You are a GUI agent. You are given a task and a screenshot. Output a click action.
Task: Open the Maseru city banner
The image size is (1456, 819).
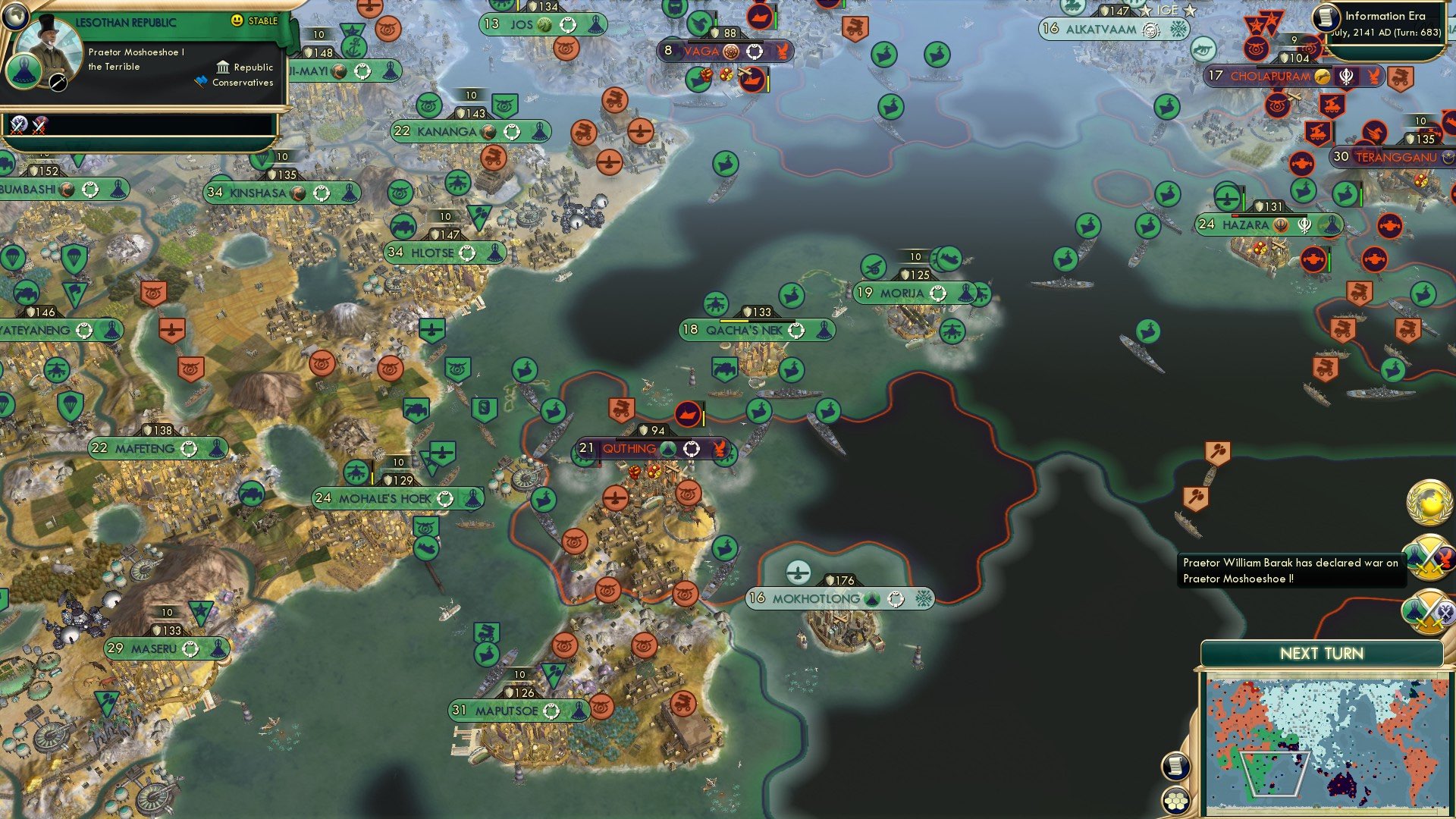[168, 648]
